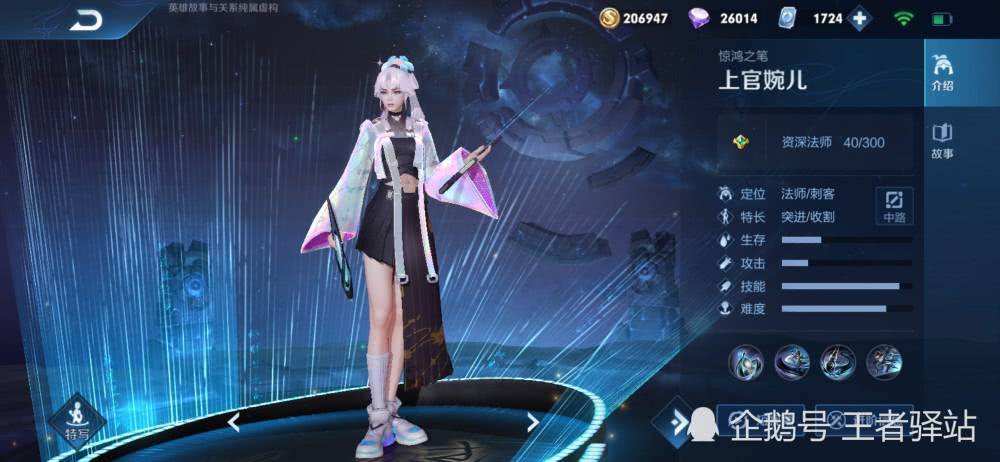Go back using the top-left arrow

coord(87,20)
